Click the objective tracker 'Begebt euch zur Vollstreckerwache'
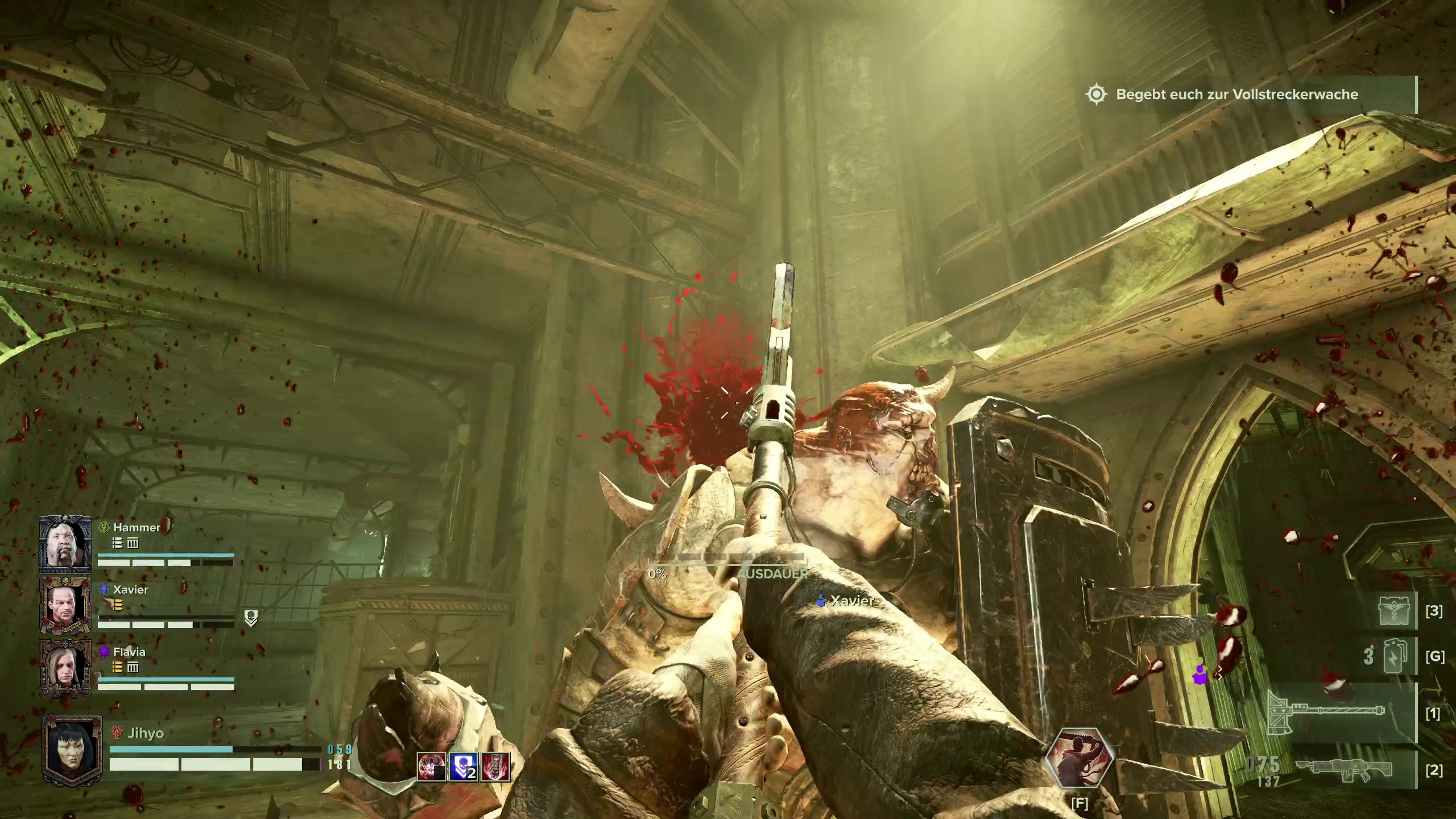The height and width of the screenshot is (819, 1456). [x=1236, y=94]
